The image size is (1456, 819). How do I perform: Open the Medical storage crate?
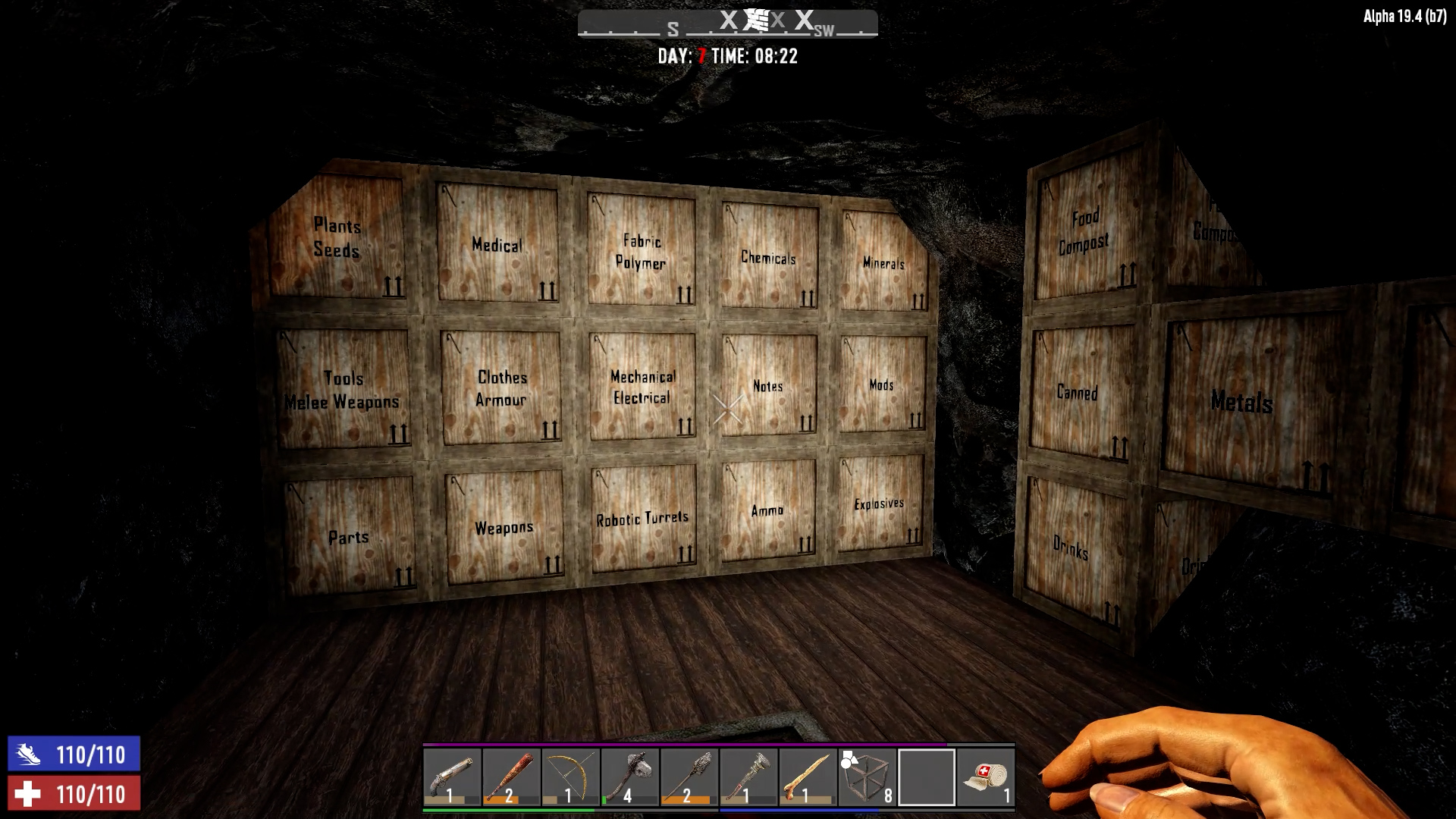497,244
